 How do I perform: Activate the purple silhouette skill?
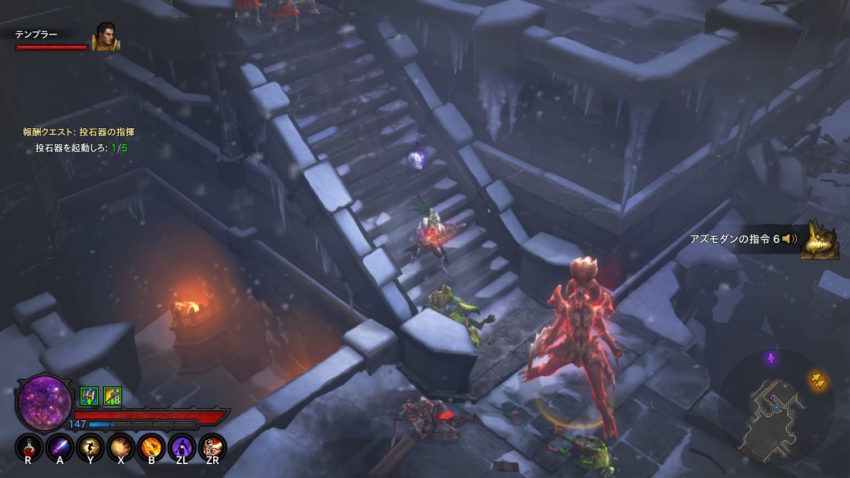pyautogui.click(x=181, y=446)
